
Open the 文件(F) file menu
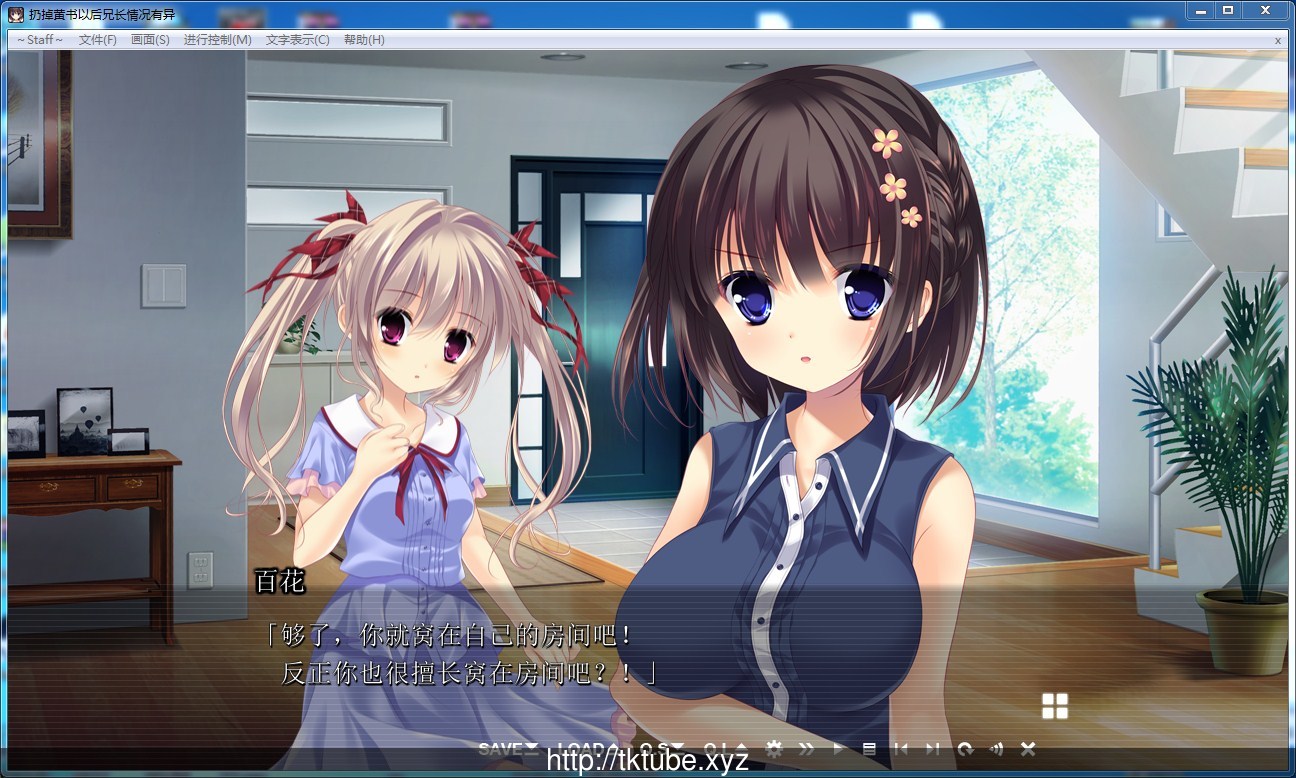click(98, 40)
